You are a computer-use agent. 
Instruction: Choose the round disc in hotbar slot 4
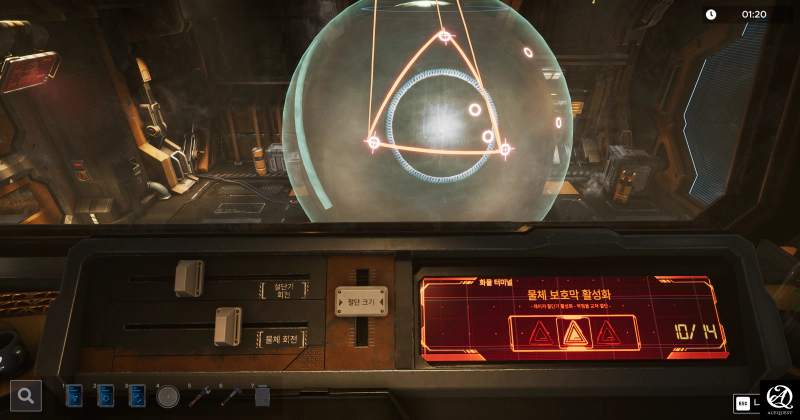click(x=168, y=396)
